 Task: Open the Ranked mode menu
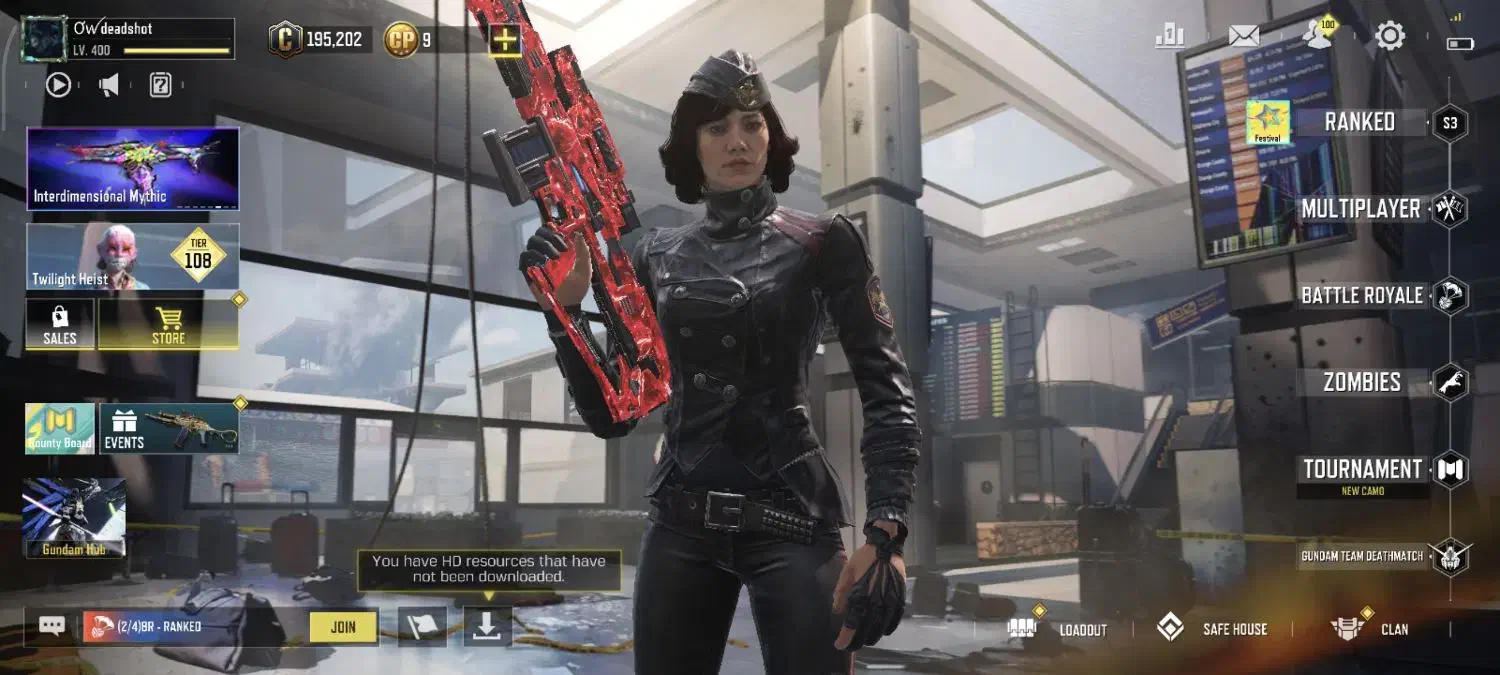[1359, 122]
